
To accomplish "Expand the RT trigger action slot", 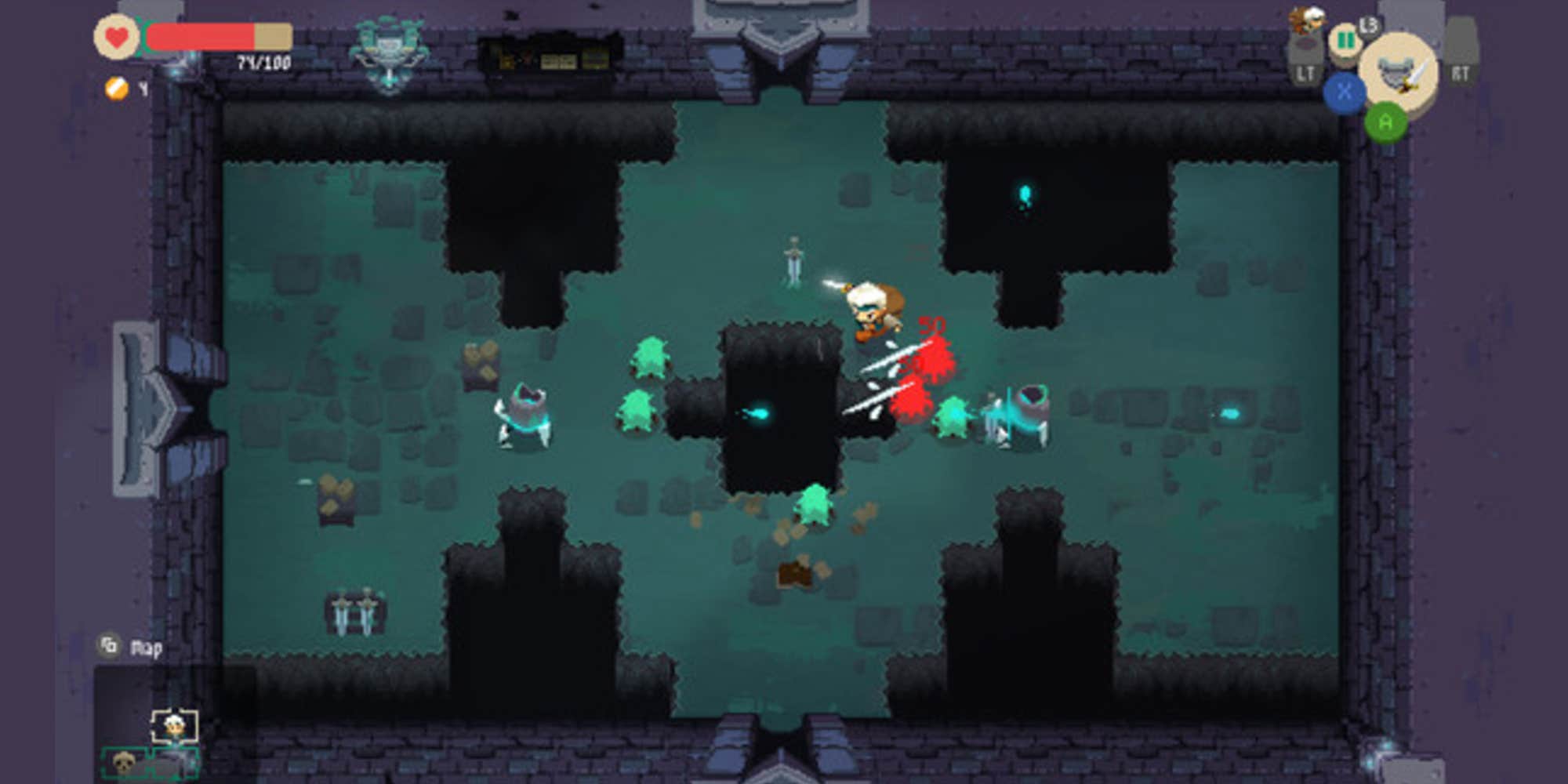I will 1463,51.
